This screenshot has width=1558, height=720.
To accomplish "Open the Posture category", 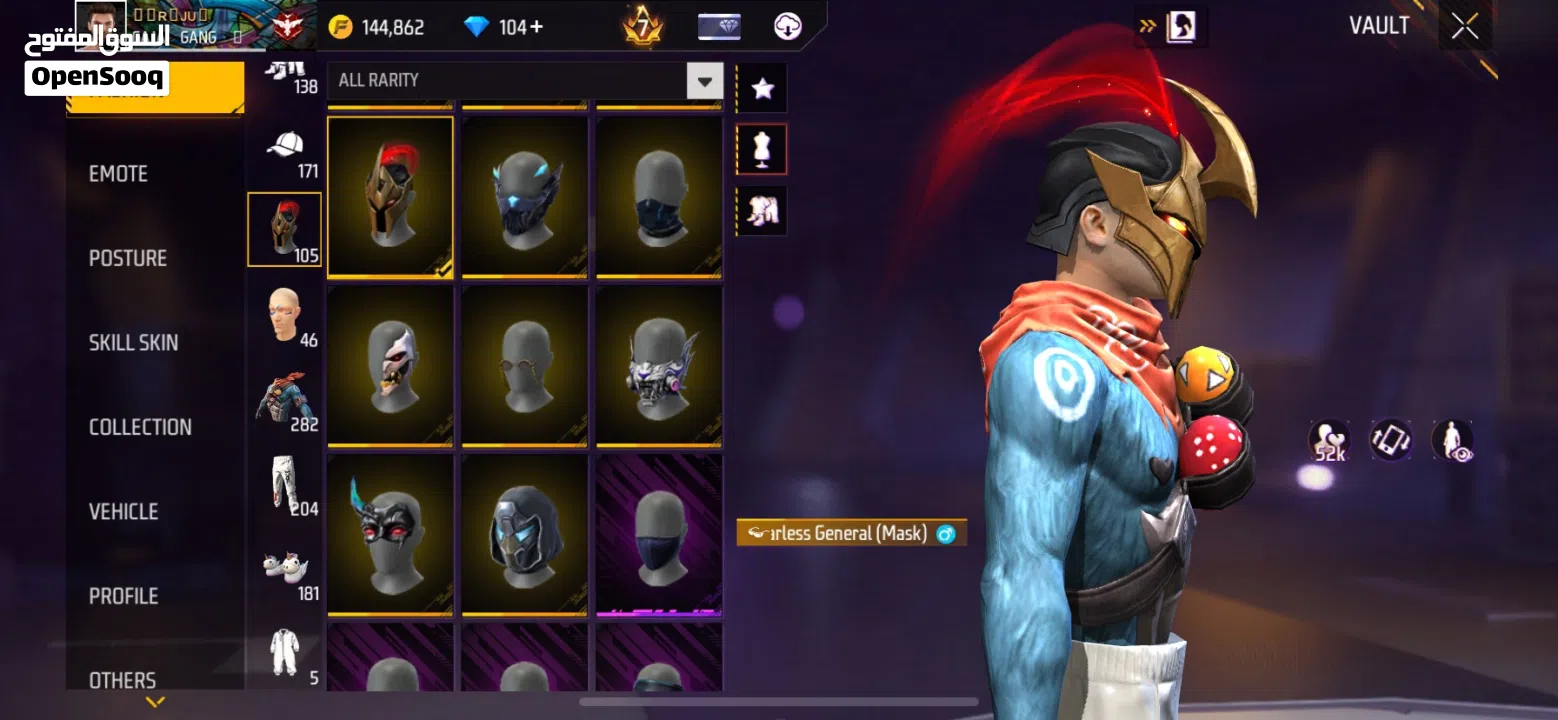I will click(x=128, y=258).
